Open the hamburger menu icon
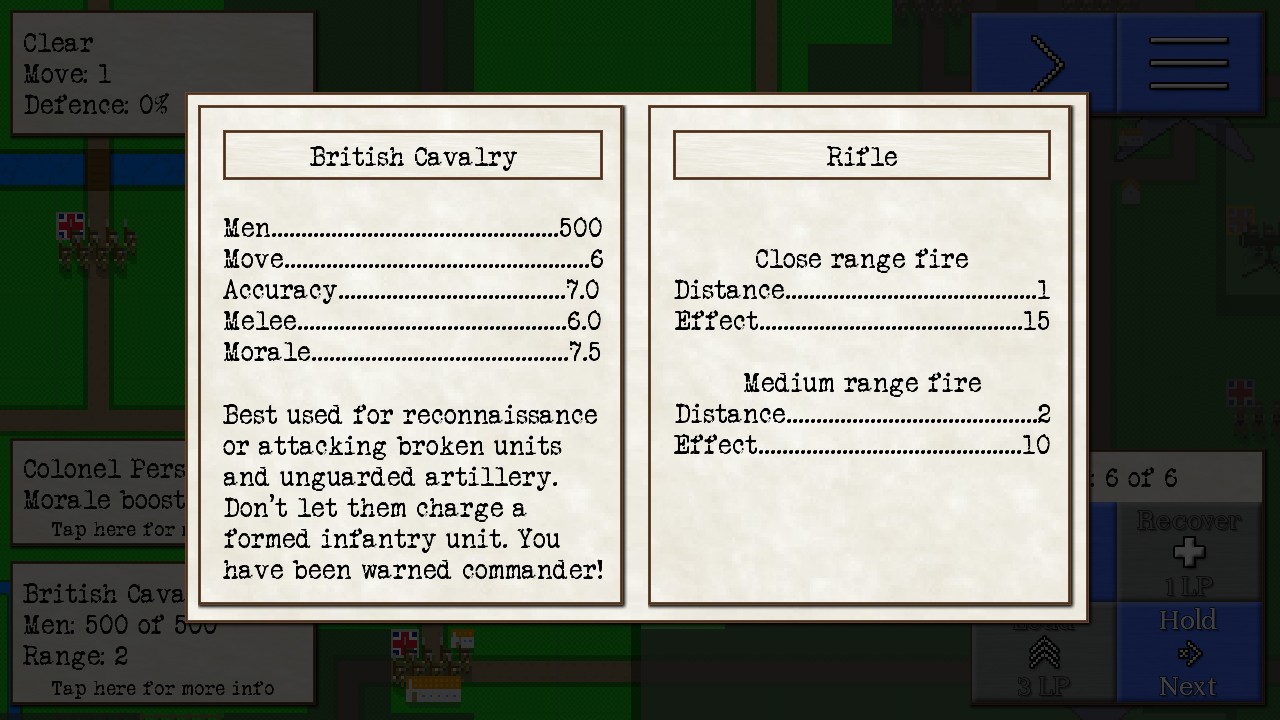 click(1188, 62)
